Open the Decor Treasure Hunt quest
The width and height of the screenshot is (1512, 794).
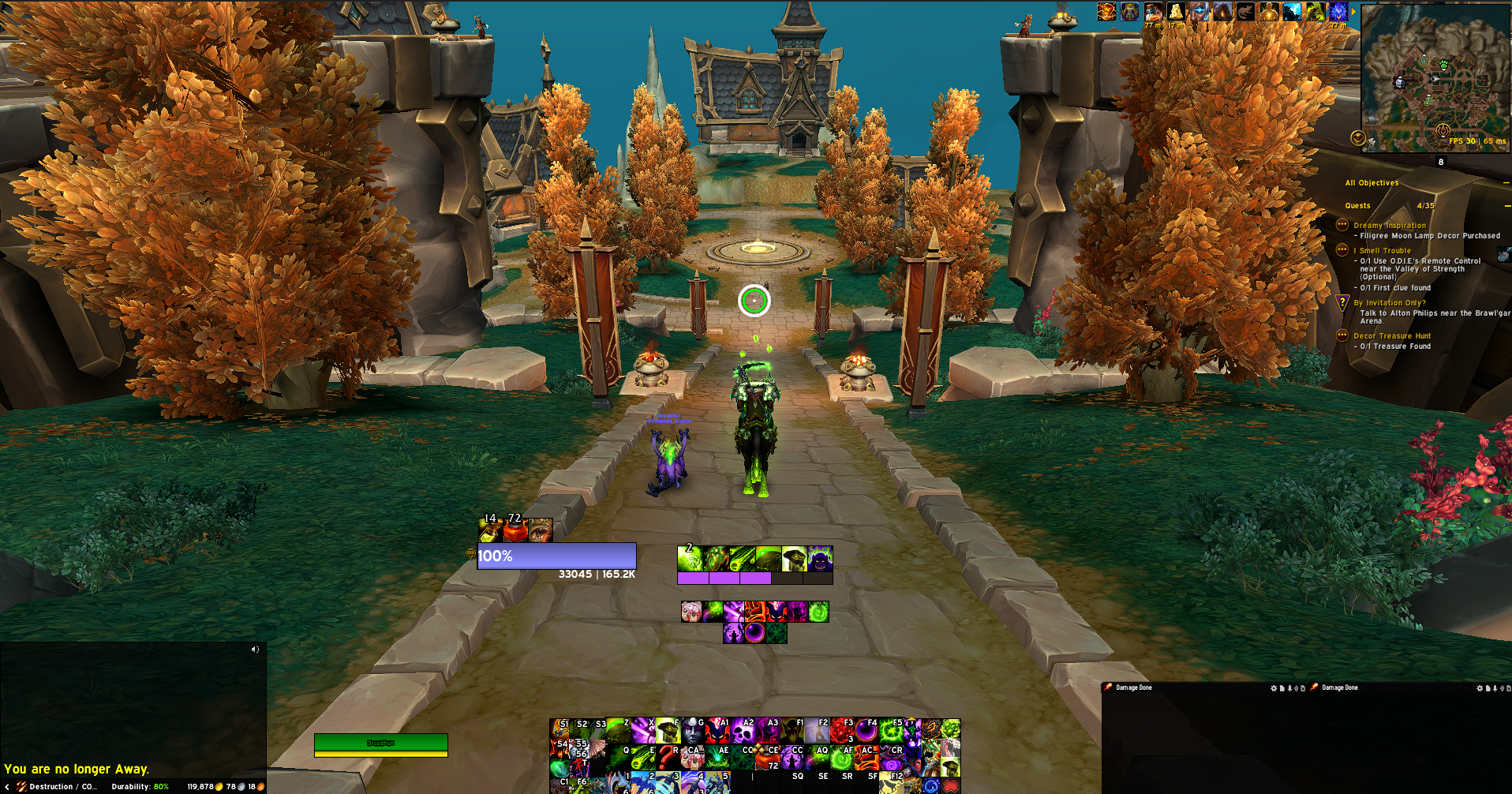coord(1391,336)
